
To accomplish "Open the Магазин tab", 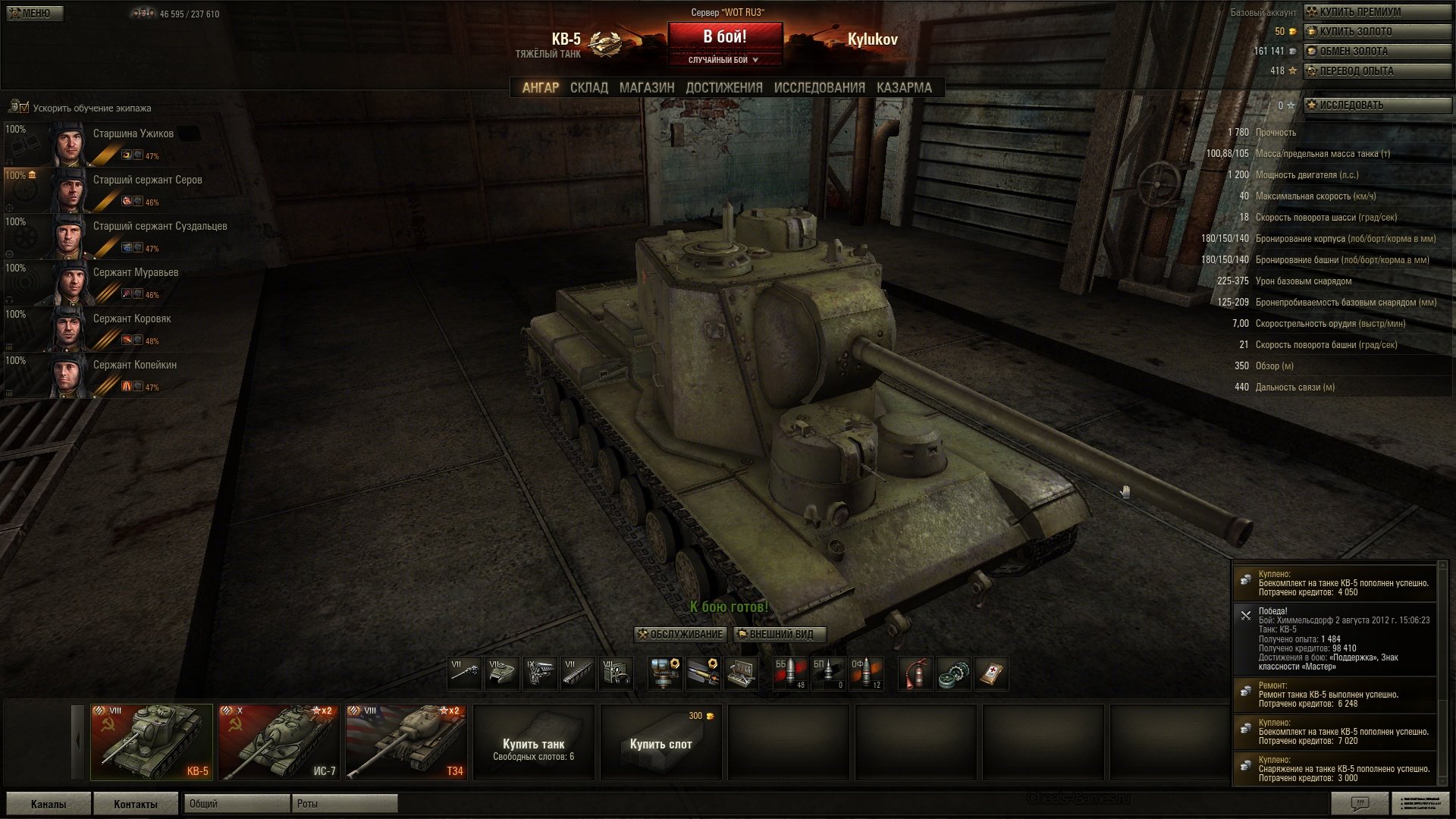I will click(x=646, y=88).
